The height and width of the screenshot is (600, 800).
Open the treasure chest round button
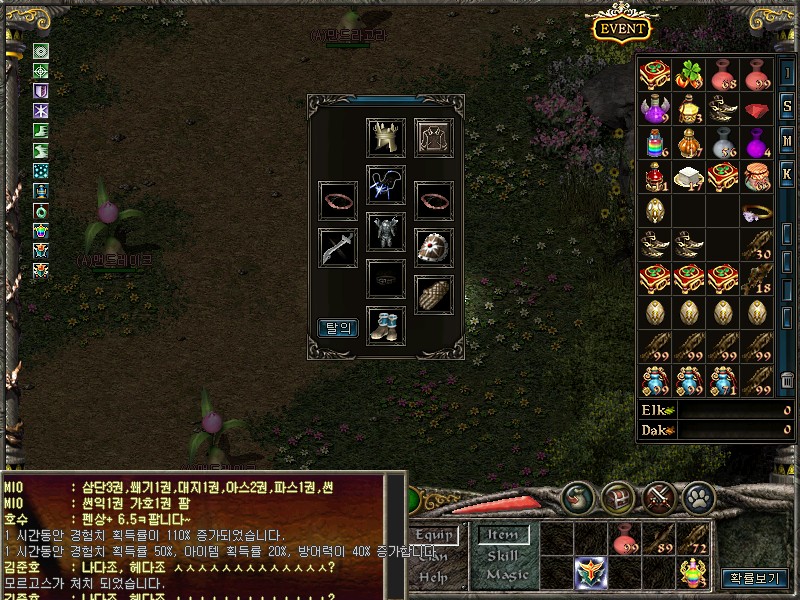tap(619, 494)
